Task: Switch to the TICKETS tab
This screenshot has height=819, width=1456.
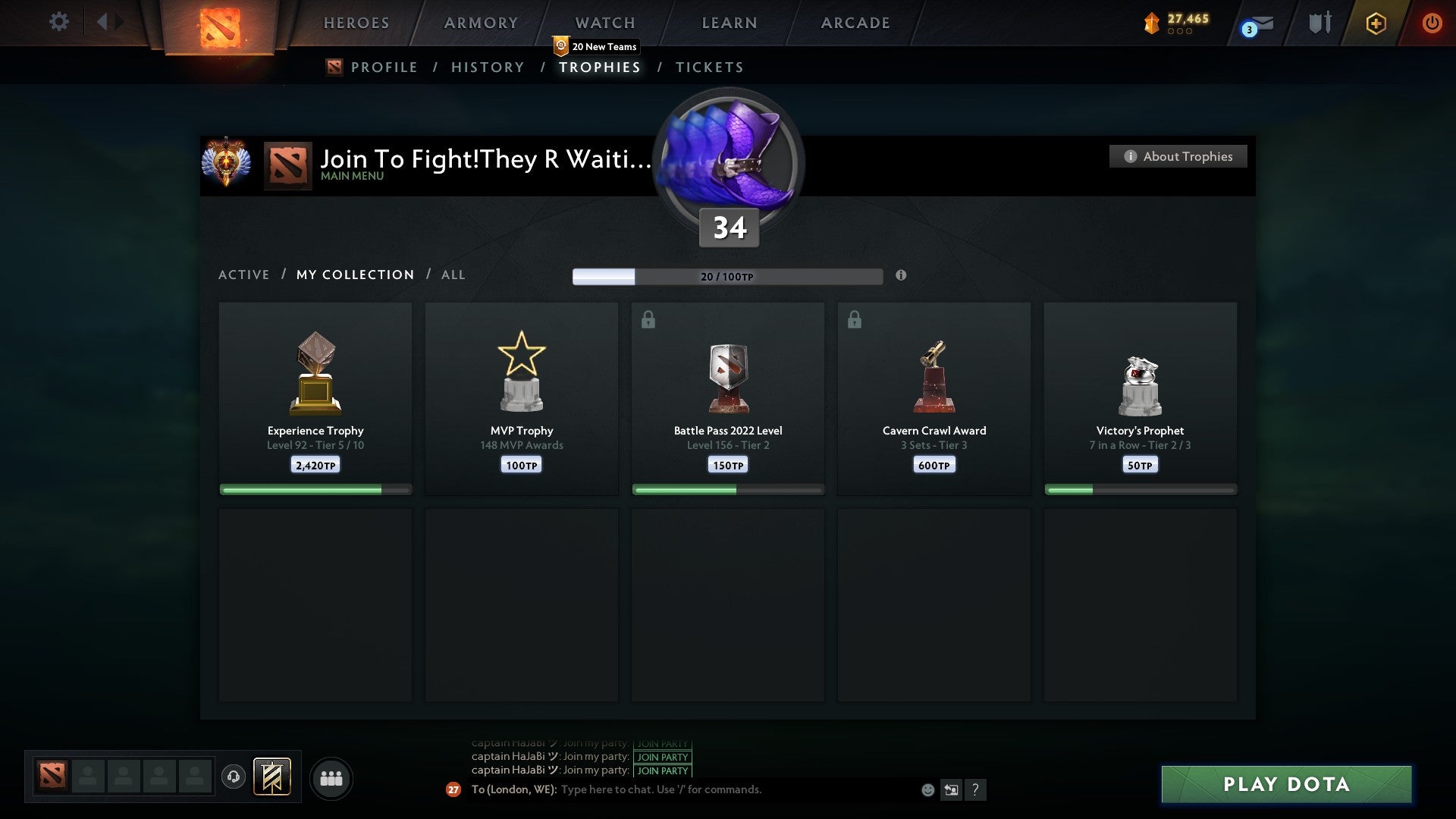Action: click(708, 67)
